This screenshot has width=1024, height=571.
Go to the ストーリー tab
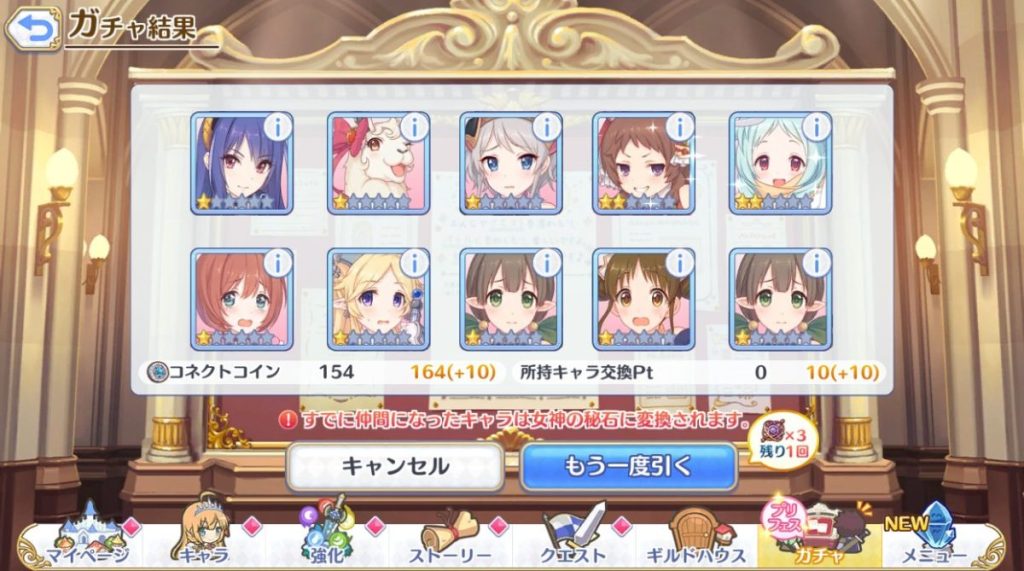click(450, 540)
